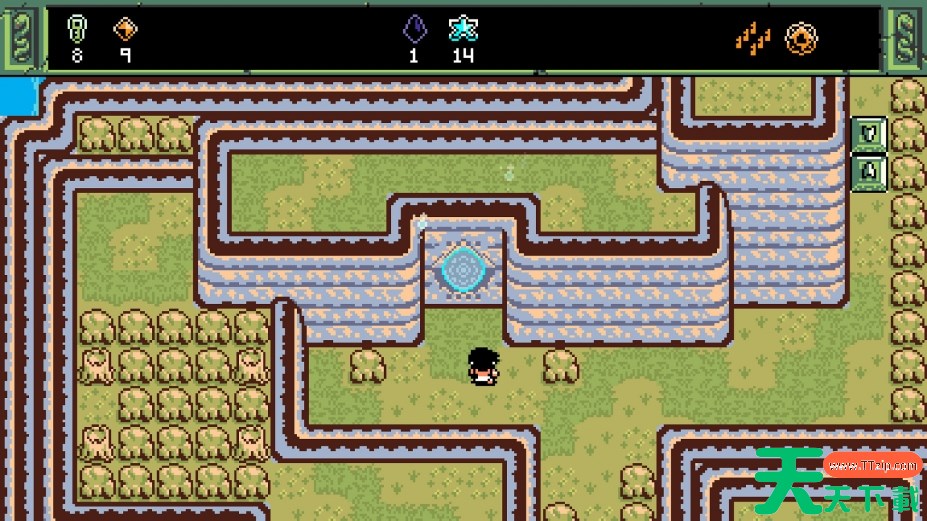Image resolution: width=927 pixels, height=521 pixels.
Task: Click the key icon in the top bar
Action: 77,28
